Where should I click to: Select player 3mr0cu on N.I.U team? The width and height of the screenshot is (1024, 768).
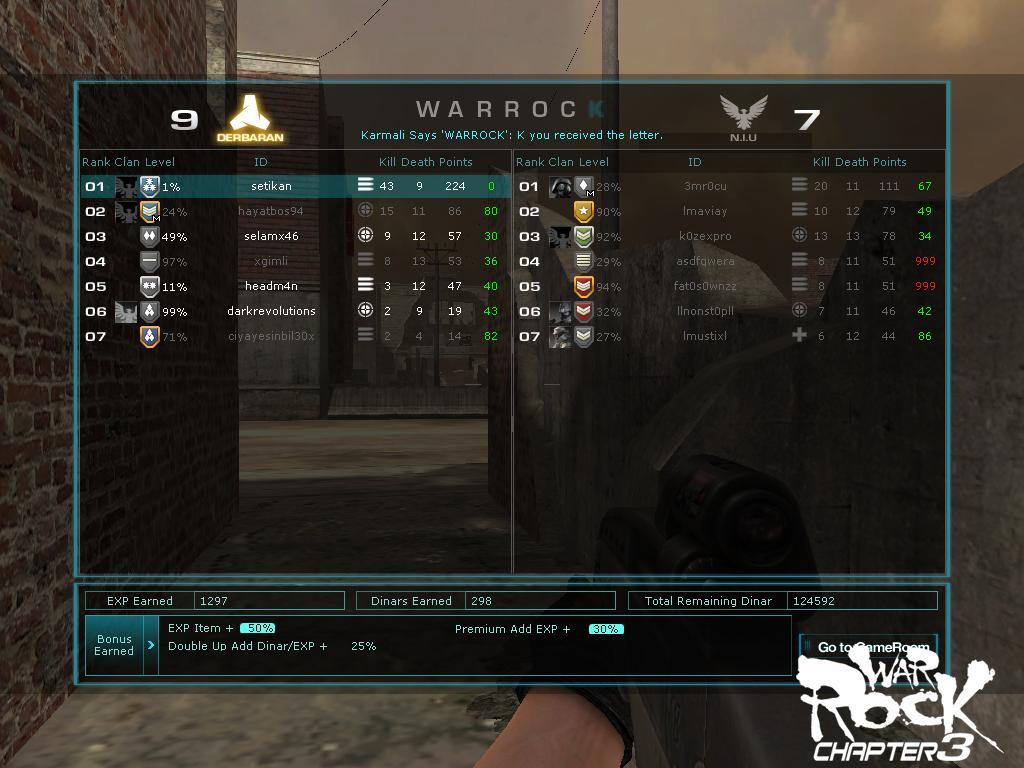pyautogui.click(x=705, y=186)
